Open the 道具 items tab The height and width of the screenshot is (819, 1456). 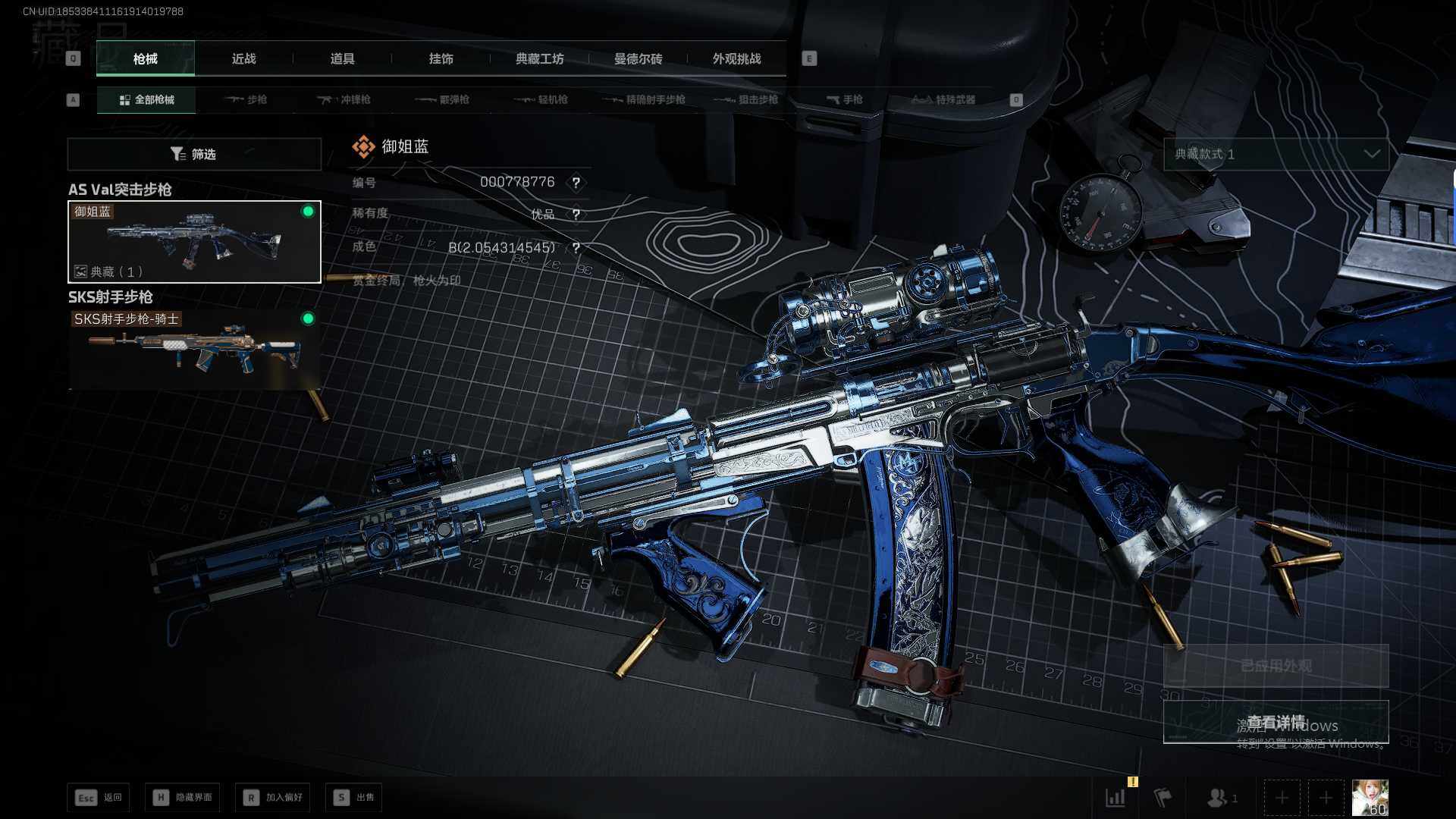pyautogui.click(x=342, y=58)
